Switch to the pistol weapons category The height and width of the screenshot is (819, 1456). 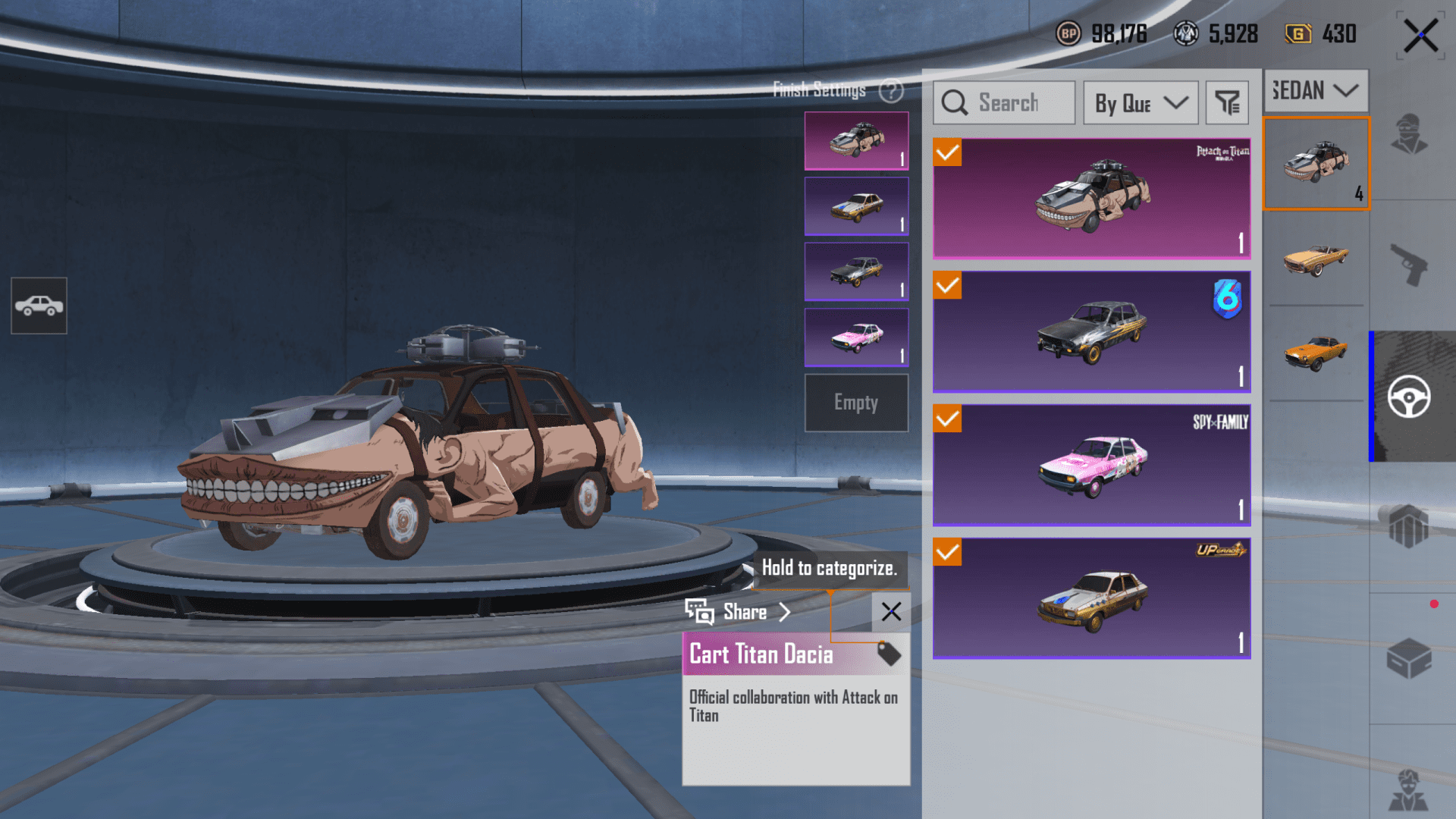pos(1408,265)
